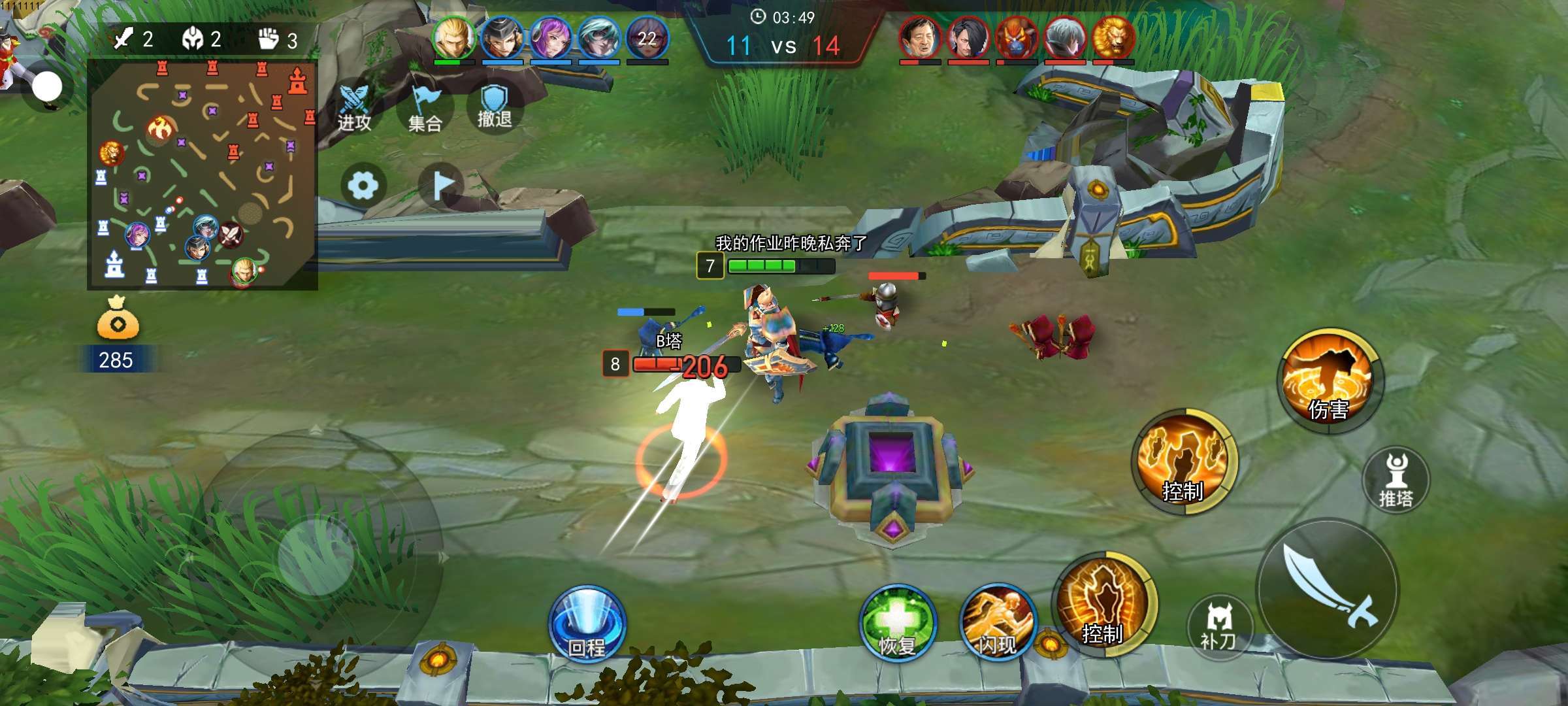Send the 集合 gather signal

[x=425, y=109]
